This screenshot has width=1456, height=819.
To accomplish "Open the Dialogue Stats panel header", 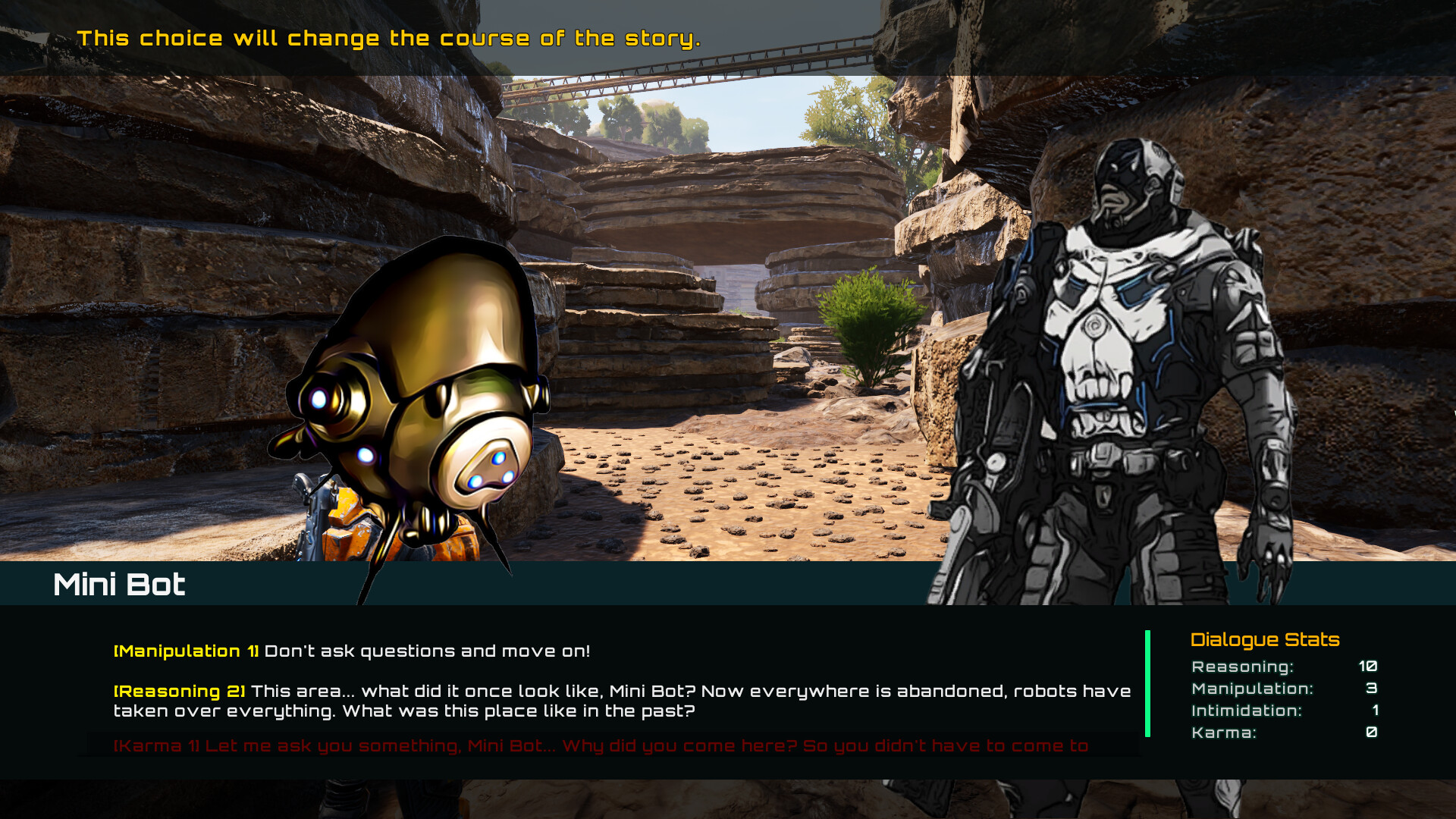I will [1263, 639].
